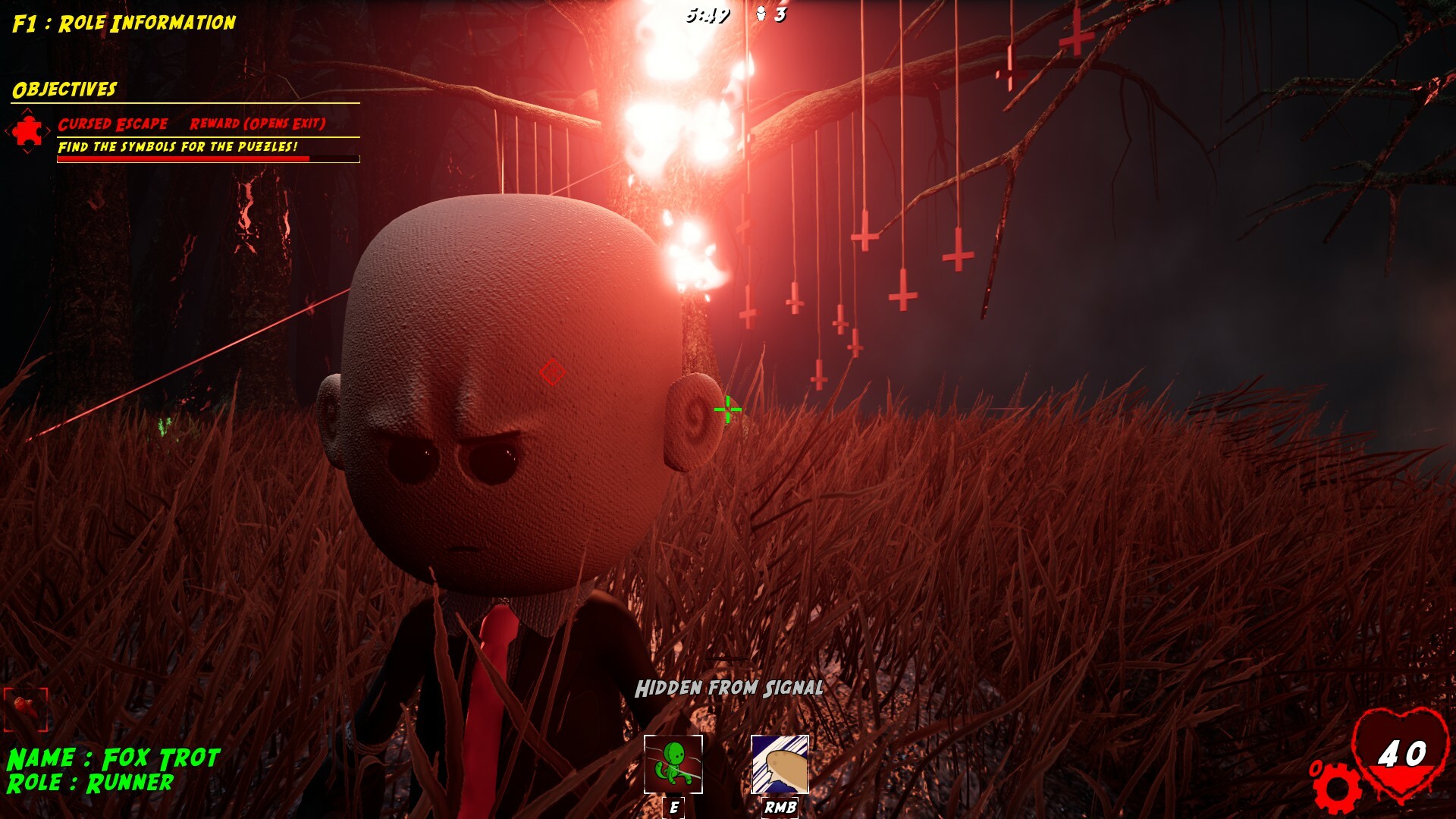Click the red puzzle piece objective icon
This screenshot has width=1456, height=819.
[x=29, y=130]
